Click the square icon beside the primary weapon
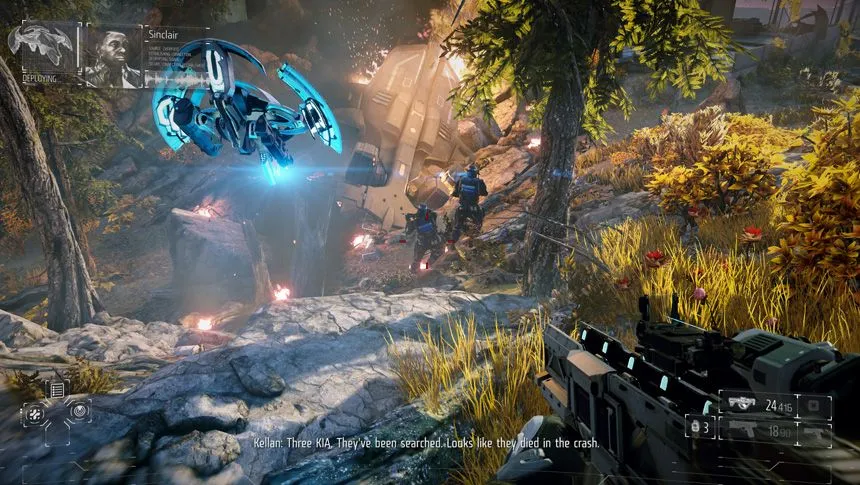 [816, 406]
